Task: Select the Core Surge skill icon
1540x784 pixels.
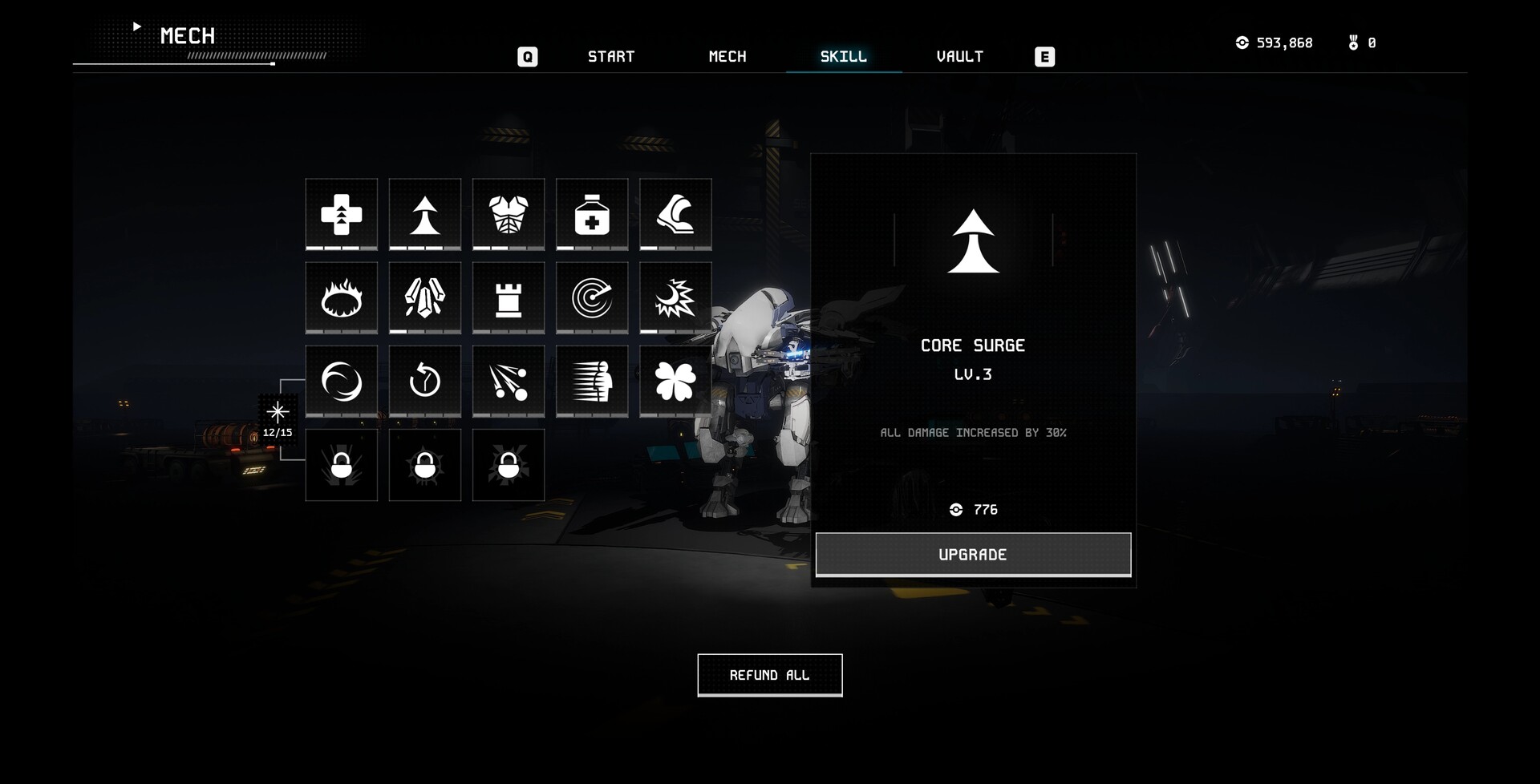Action: (x=424, y=214)
